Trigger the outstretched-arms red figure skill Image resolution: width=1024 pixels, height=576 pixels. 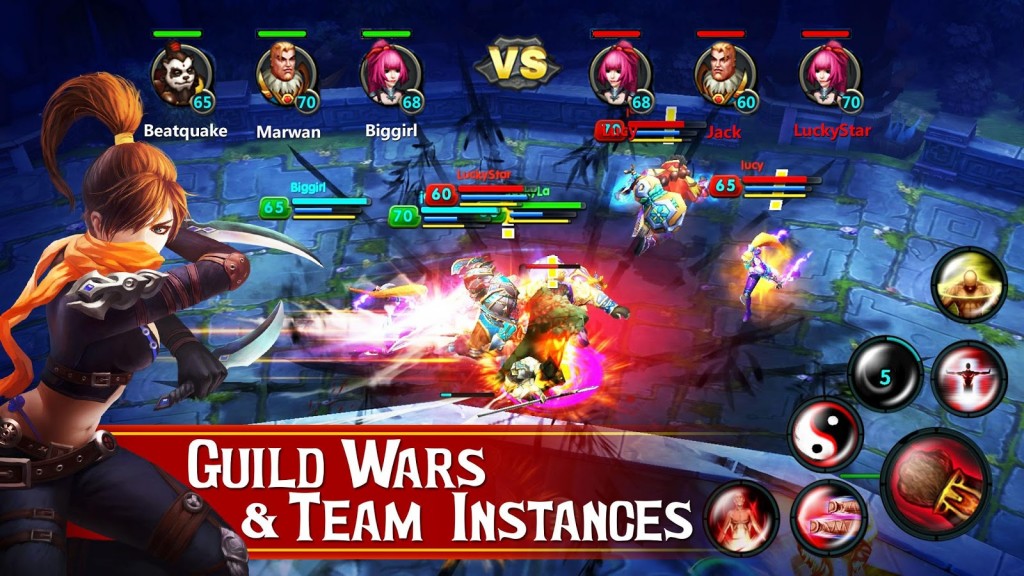968,378
